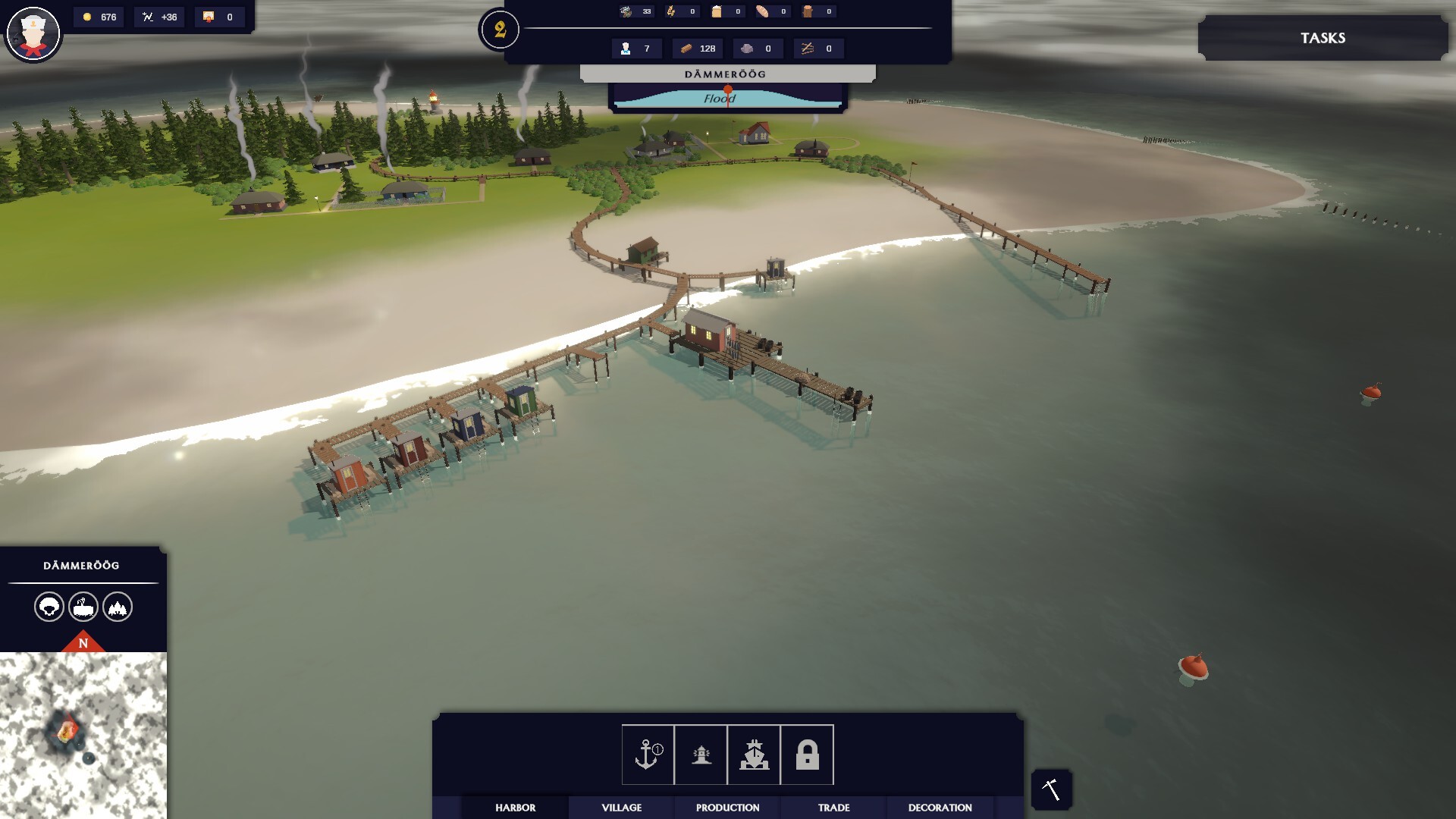This screenshot has width=1456, height=819.
Task: Switch to the Village tab
Action: coord(621,808)
